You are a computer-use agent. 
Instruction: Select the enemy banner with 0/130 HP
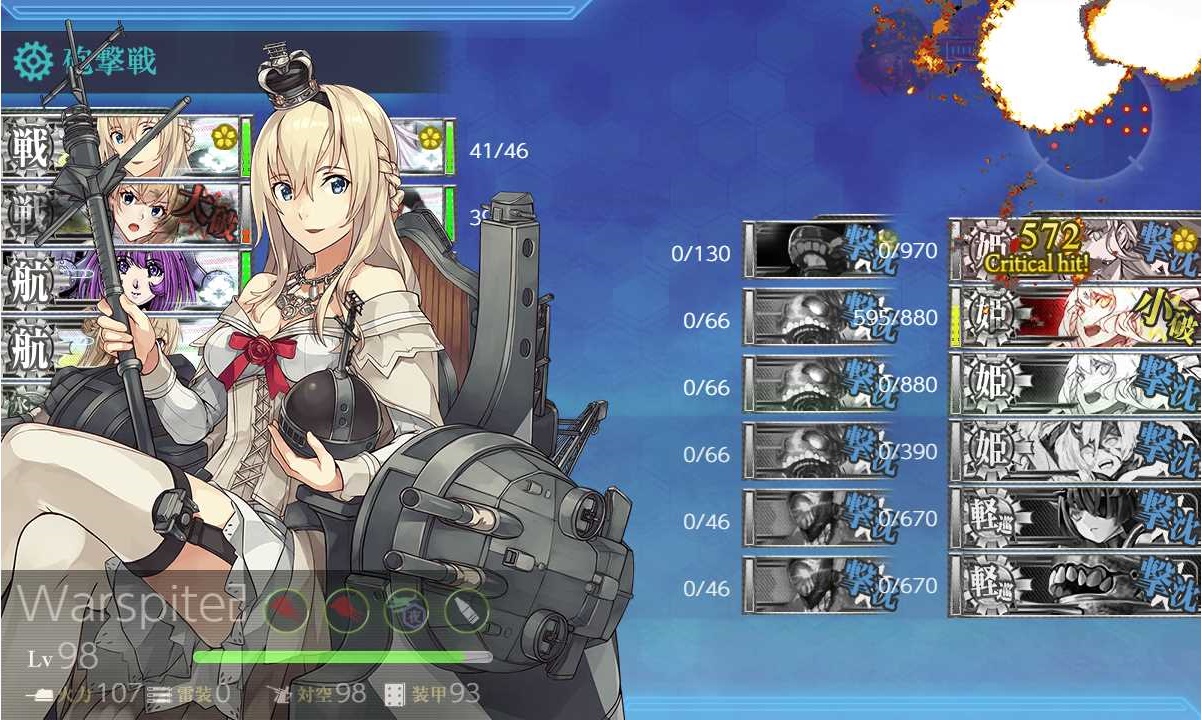[818, 250]
